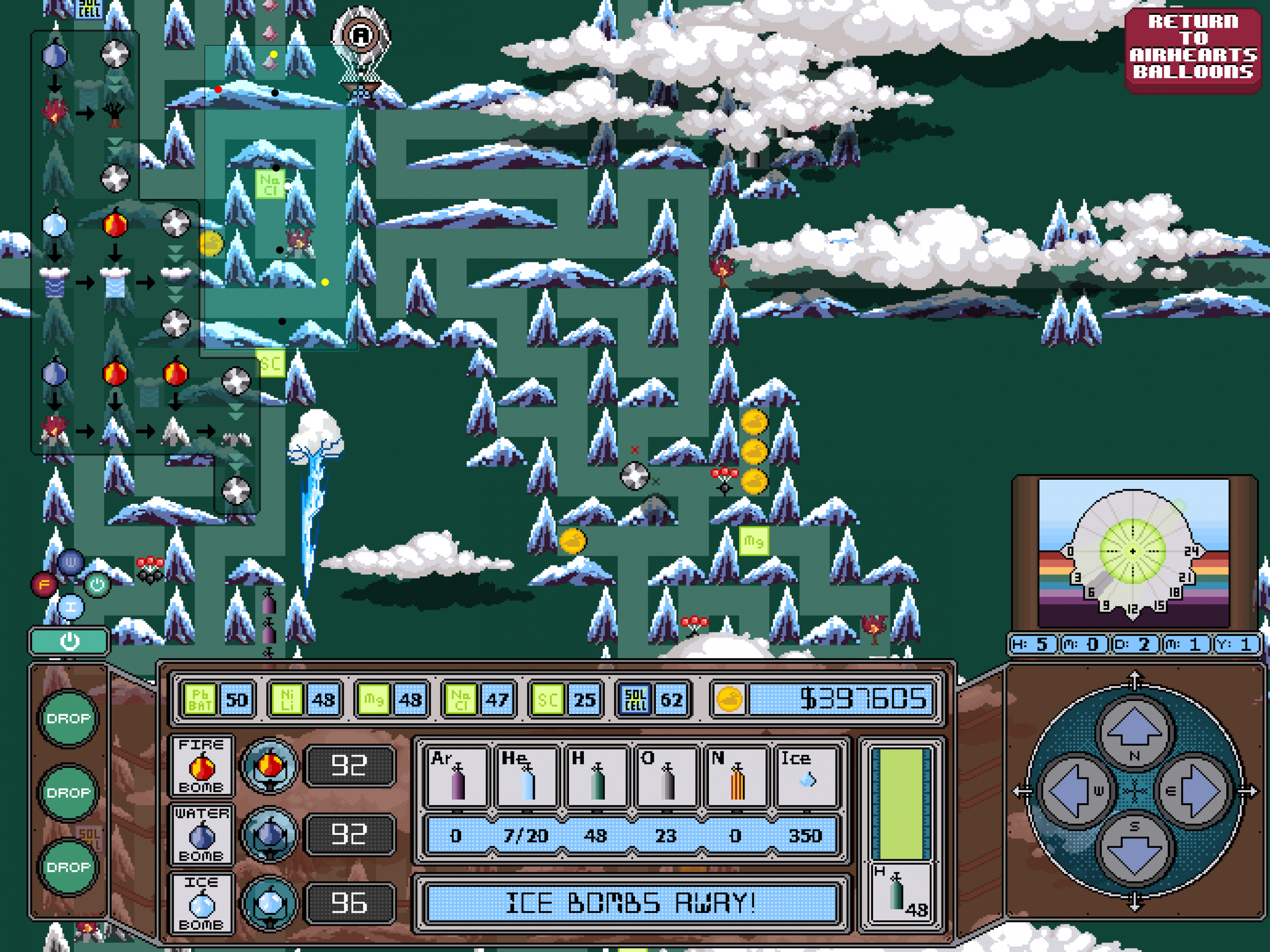
Task: Steer west with the W arrow
Action: 1074,791
